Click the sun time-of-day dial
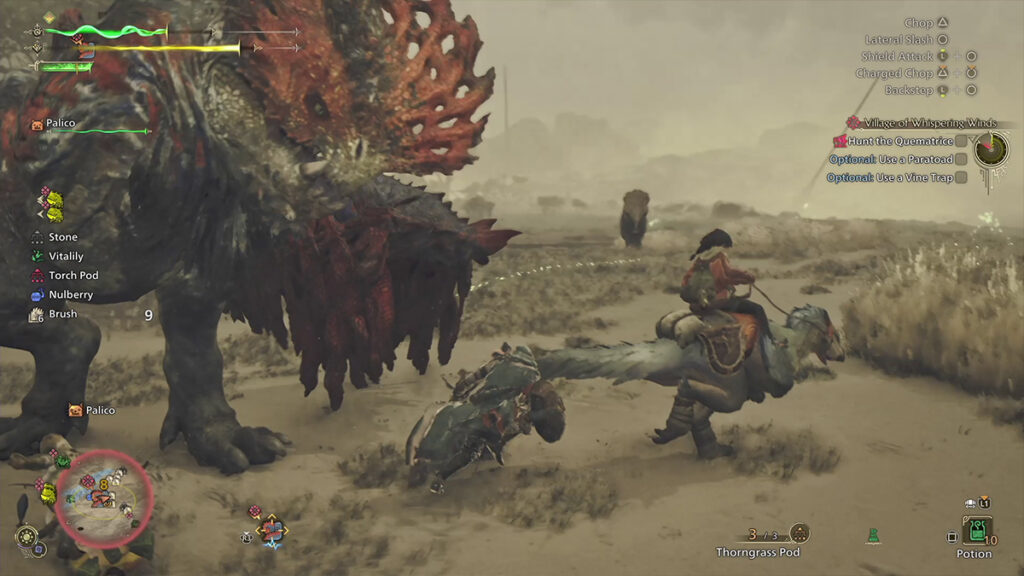 (x=27, y=536)
